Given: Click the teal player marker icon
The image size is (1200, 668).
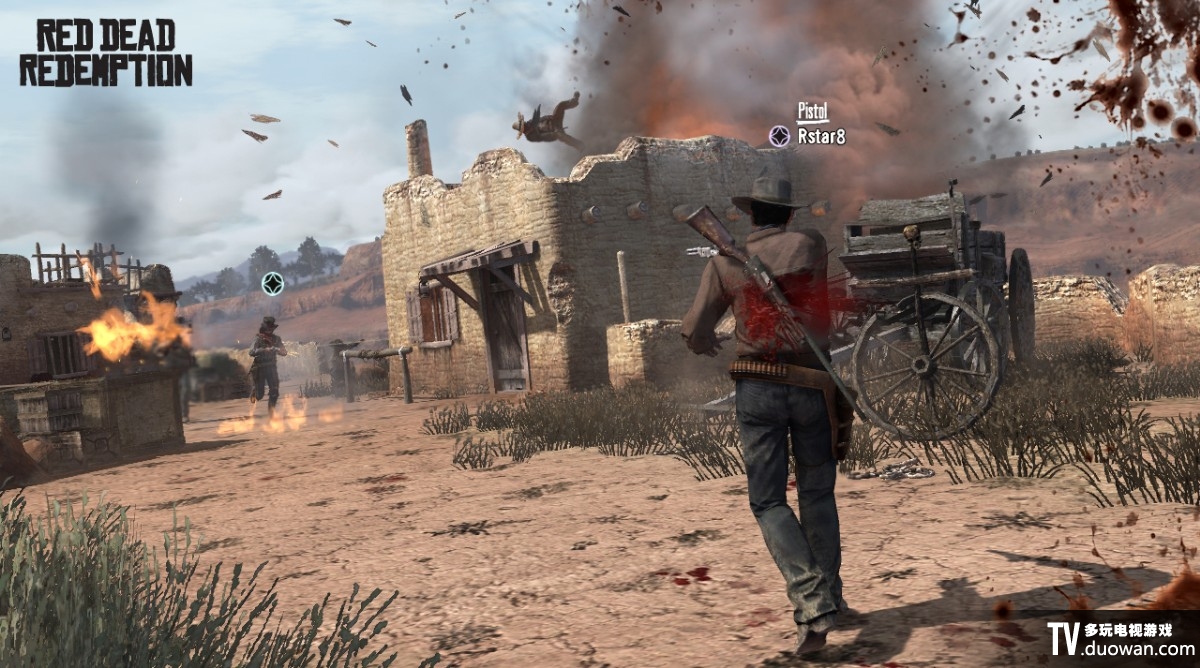Looking at the screenshot, I should tap(272, 284).
